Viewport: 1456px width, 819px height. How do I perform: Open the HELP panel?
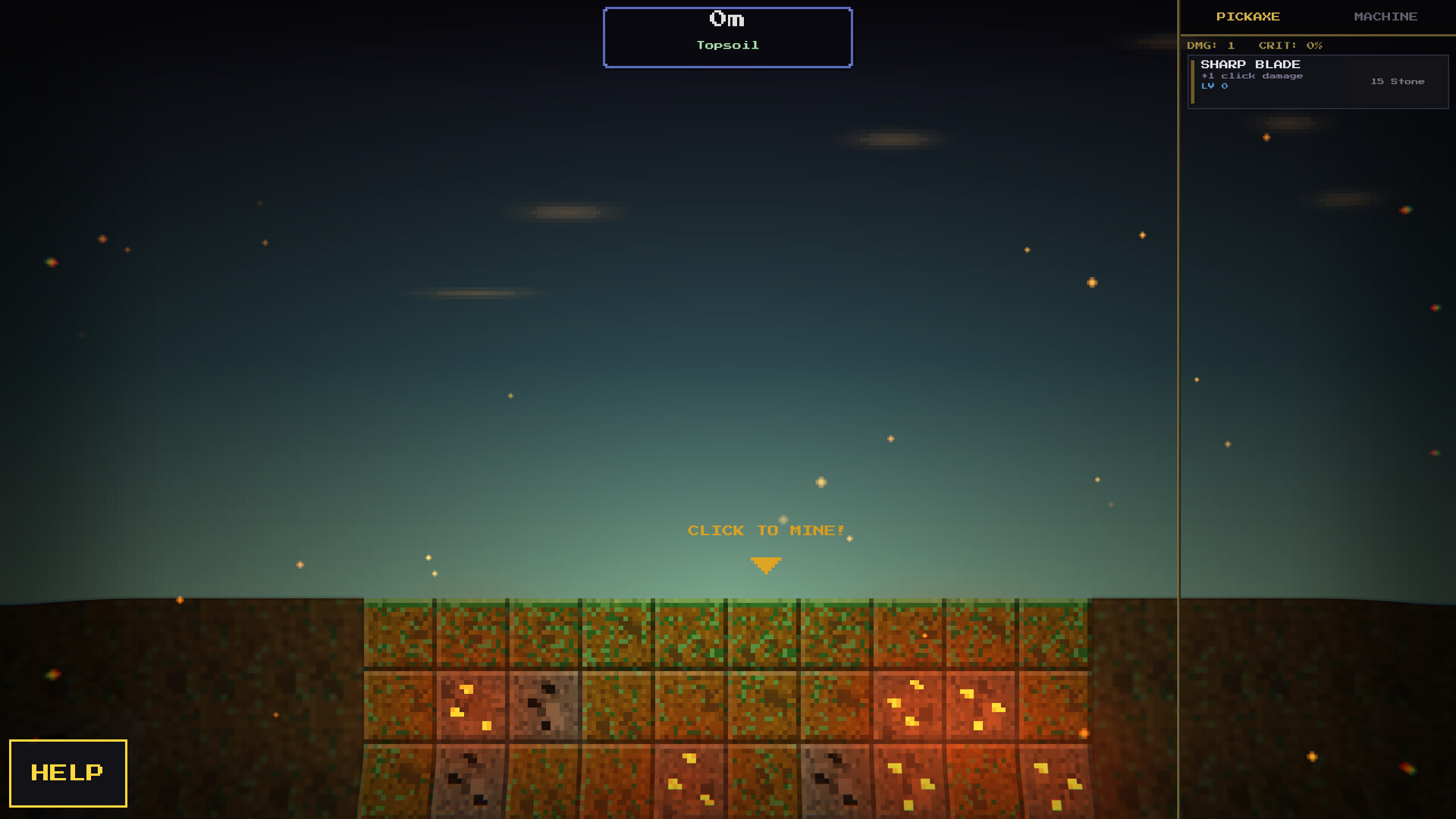[67, 773]
